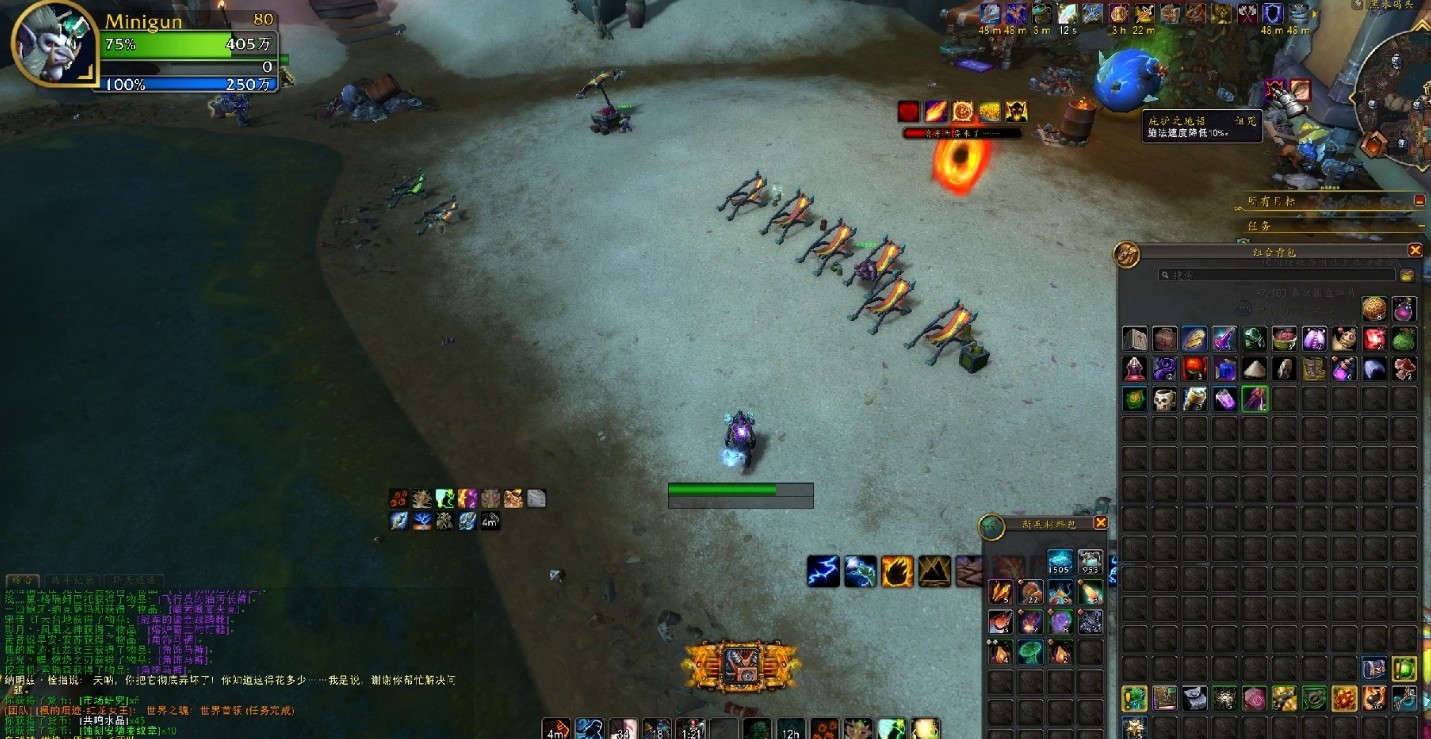Image resolution: width=1431 pixels, height=739 pixels.
Task: Select the skull item in the backpack
Action: (x=1164, y=400)
